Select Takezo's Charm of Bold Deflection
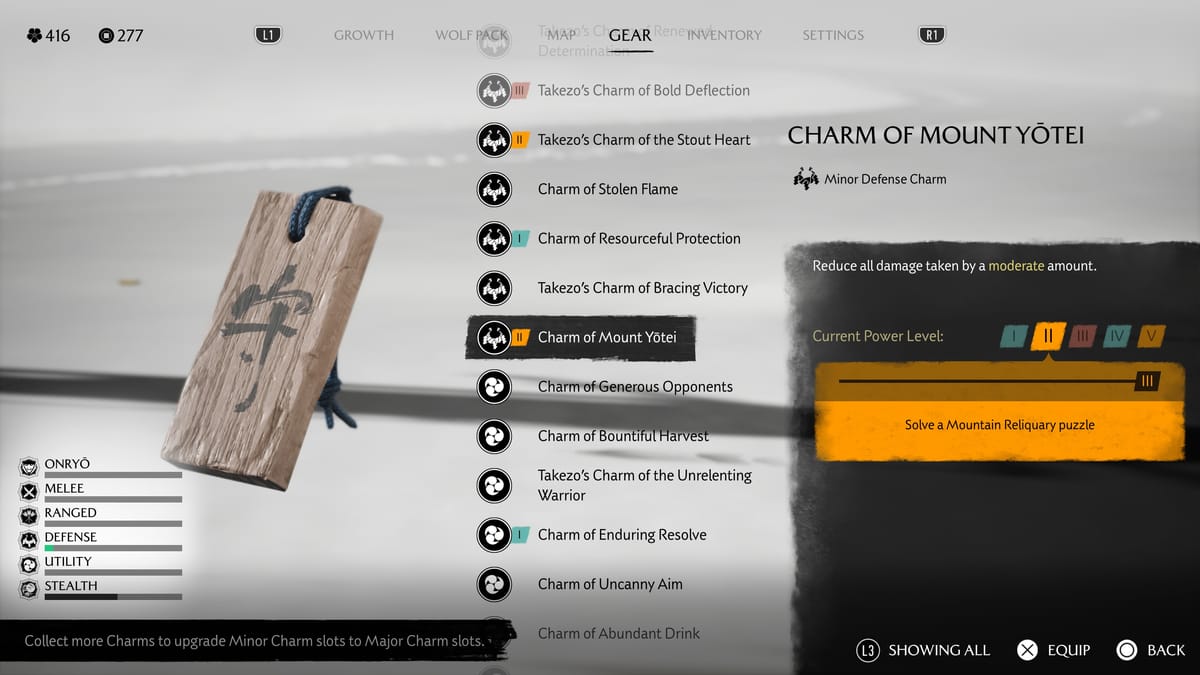1200x675 pixels. (643, 90)
